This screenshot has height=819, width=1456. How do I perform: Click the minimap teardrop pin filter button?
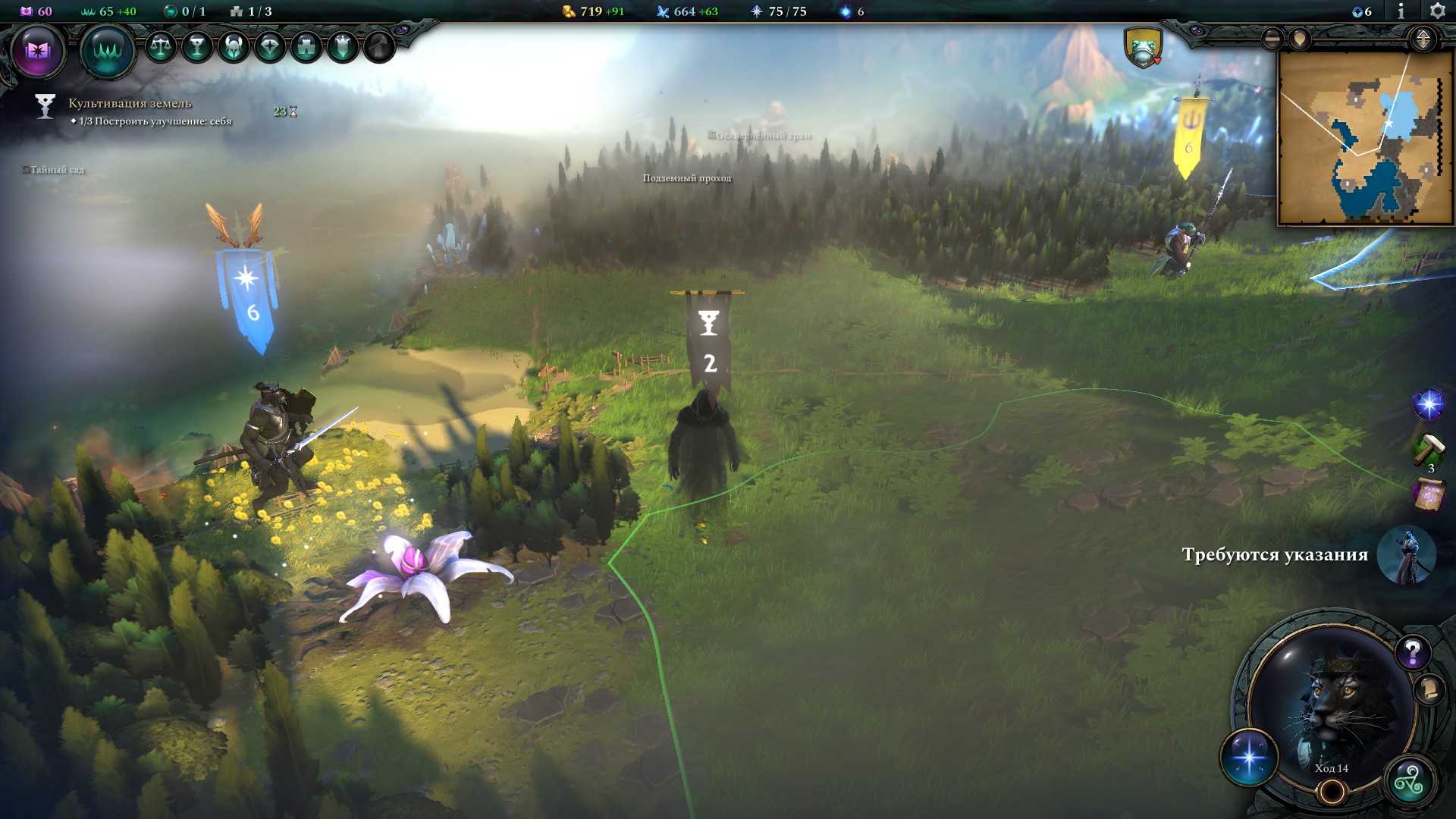tap(1300, 39)
